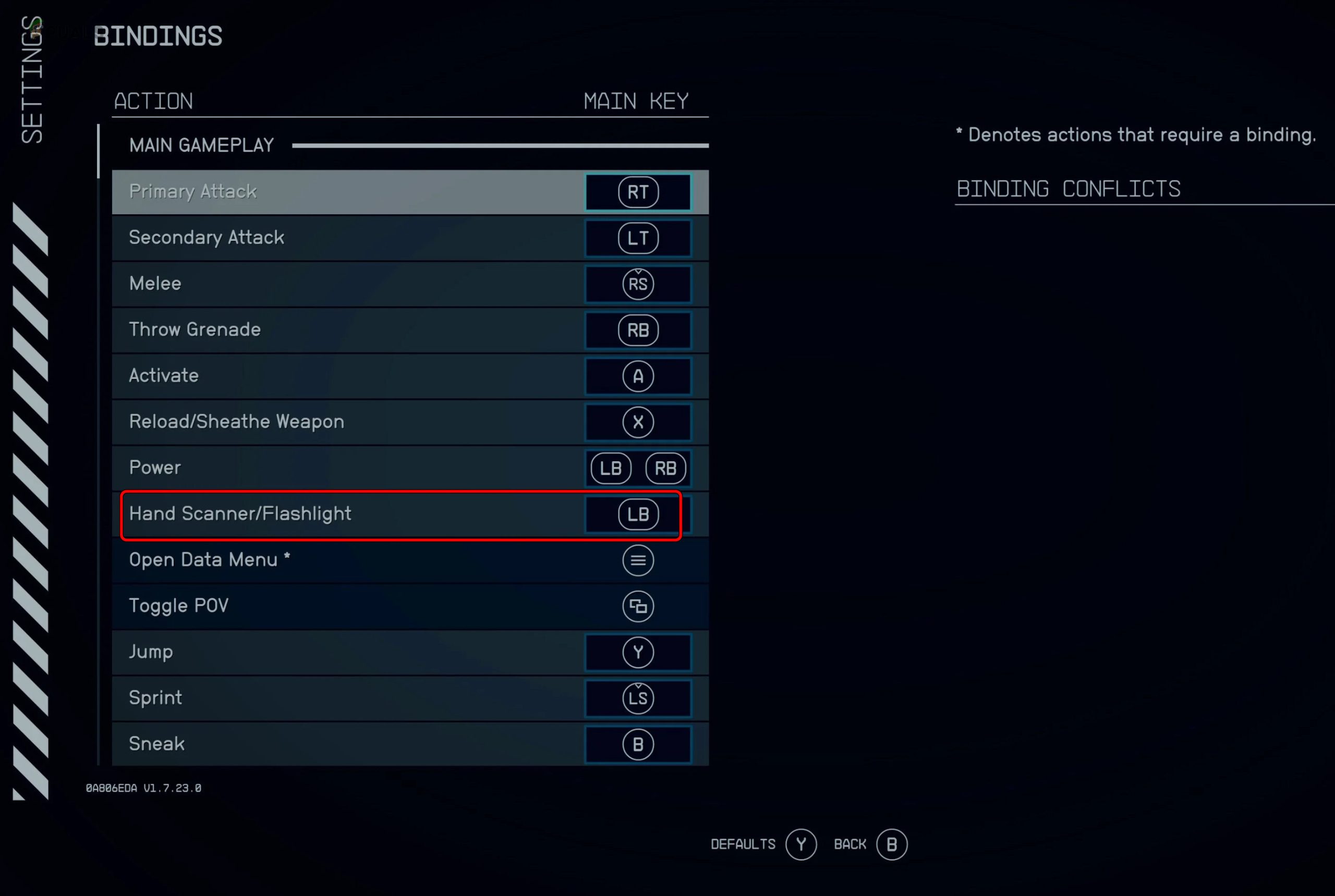Select the RT binding for Primary Attack
1335x896 pixels.
638,192
